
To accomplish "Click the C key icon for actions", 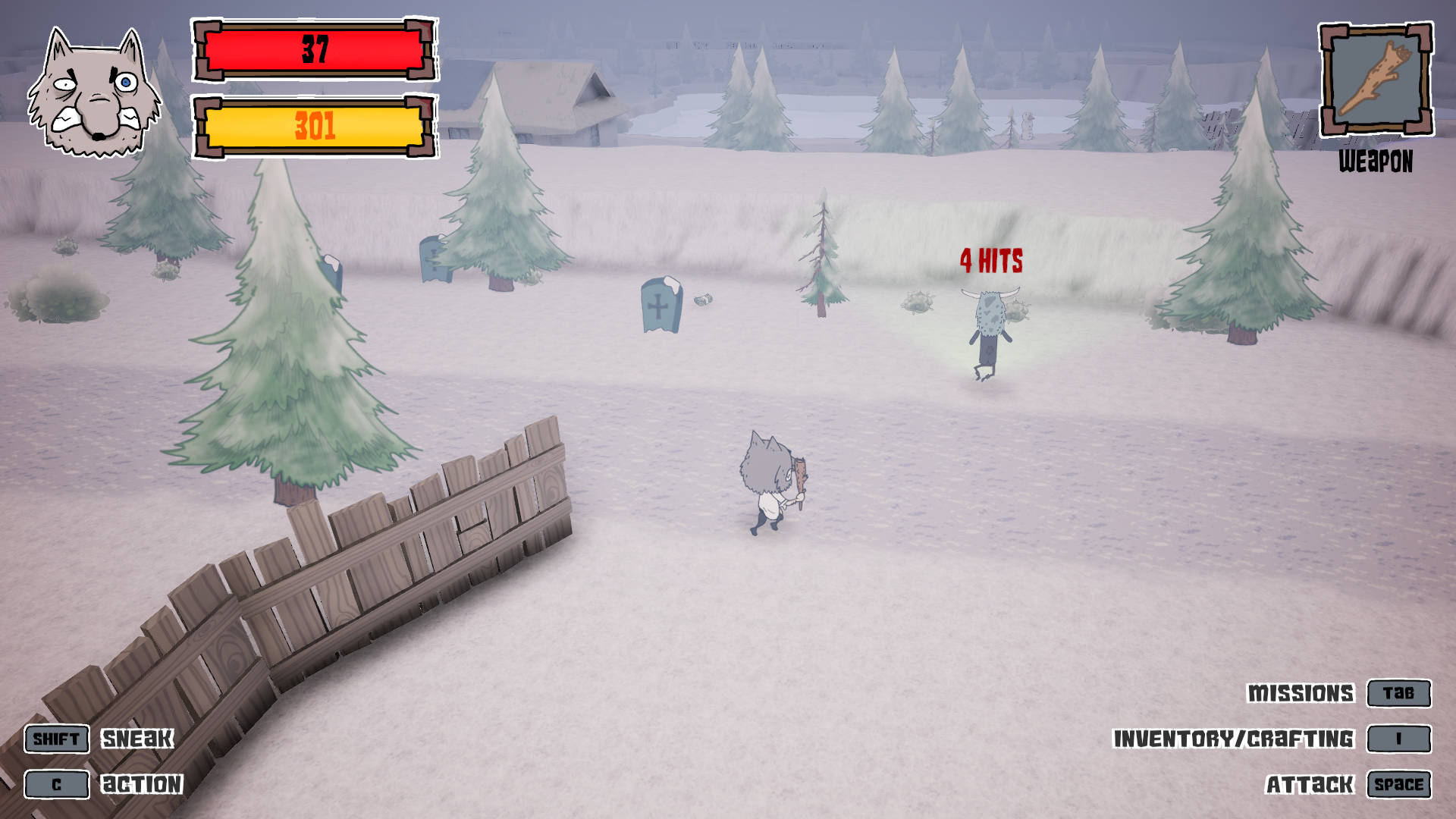I will (56, 785).
